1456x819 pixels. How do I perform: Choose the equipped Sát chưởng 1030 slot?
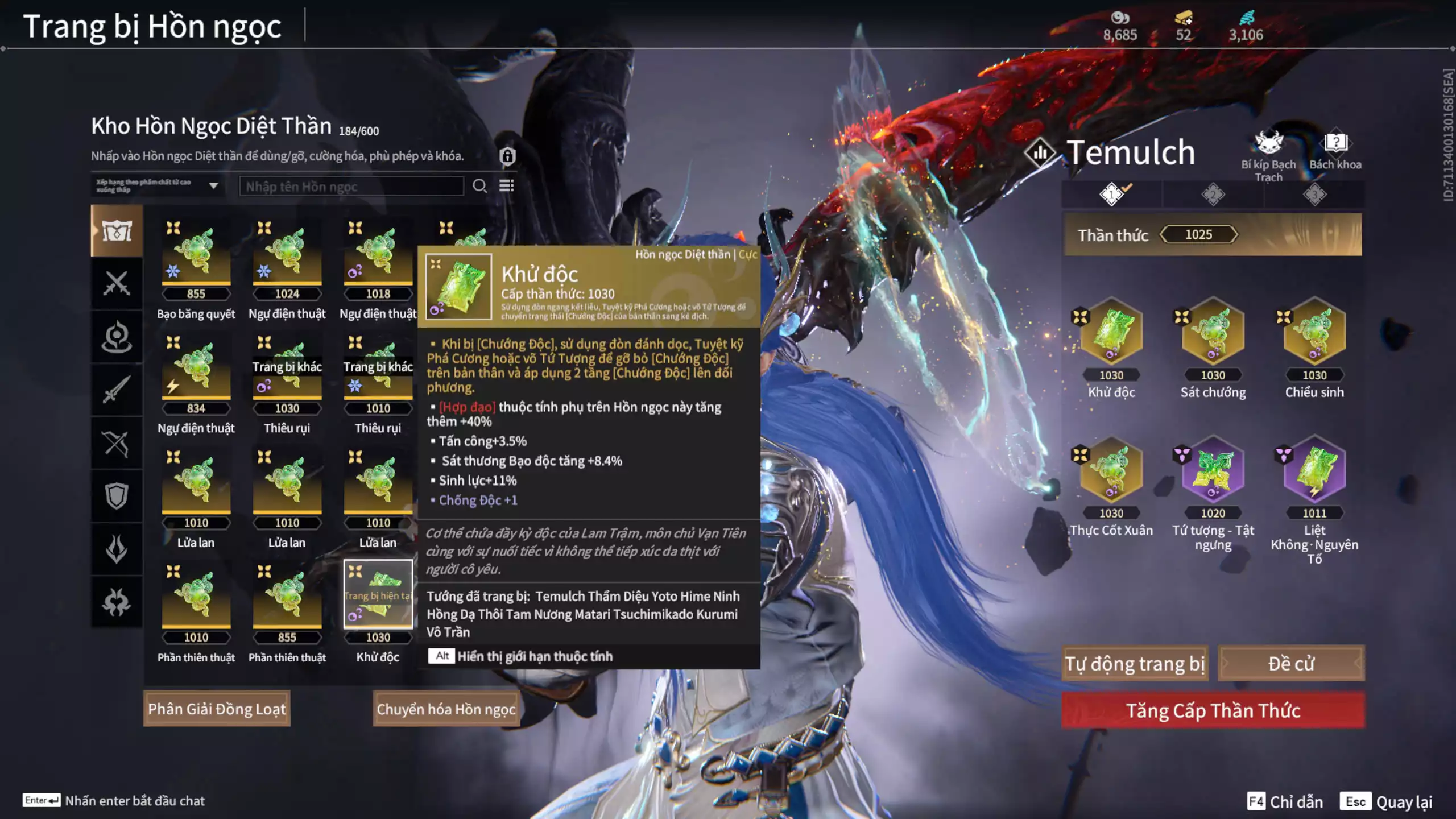1213,333
